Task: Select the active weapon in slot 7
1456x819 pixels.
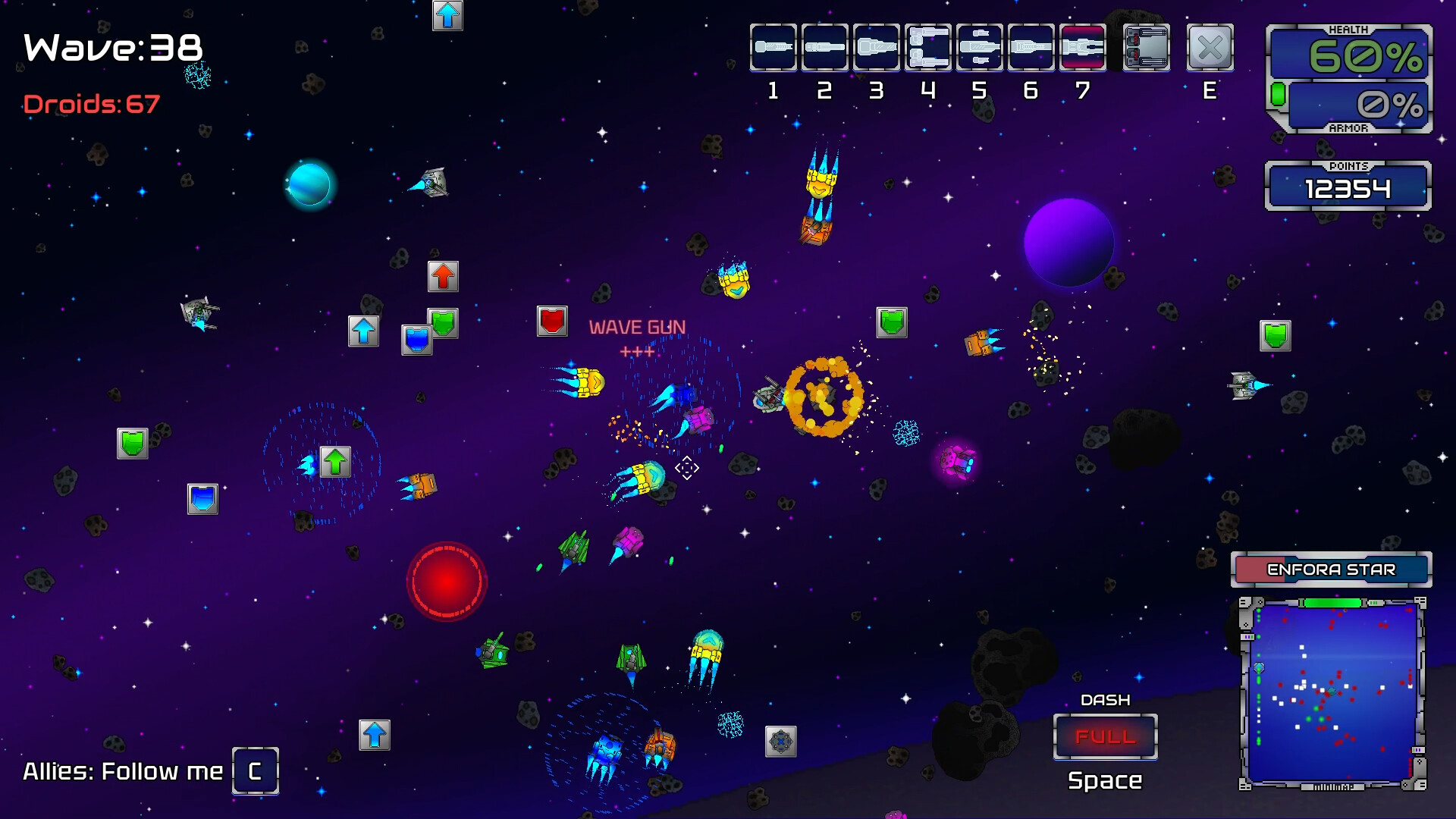Action: 928,47
